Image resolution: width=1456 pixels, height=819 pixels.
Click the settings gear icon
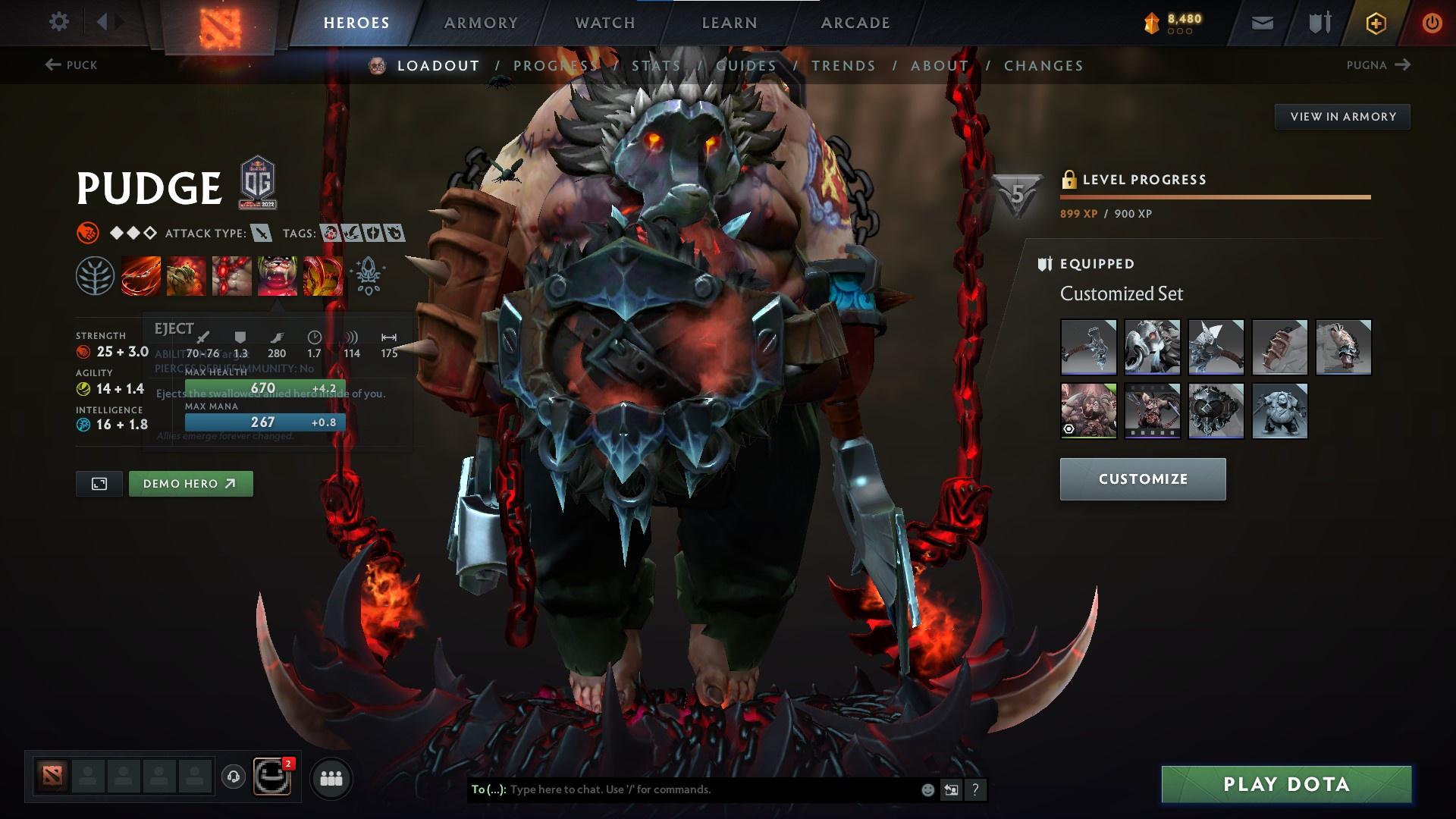pyautogui.click(x=59, y=22)
